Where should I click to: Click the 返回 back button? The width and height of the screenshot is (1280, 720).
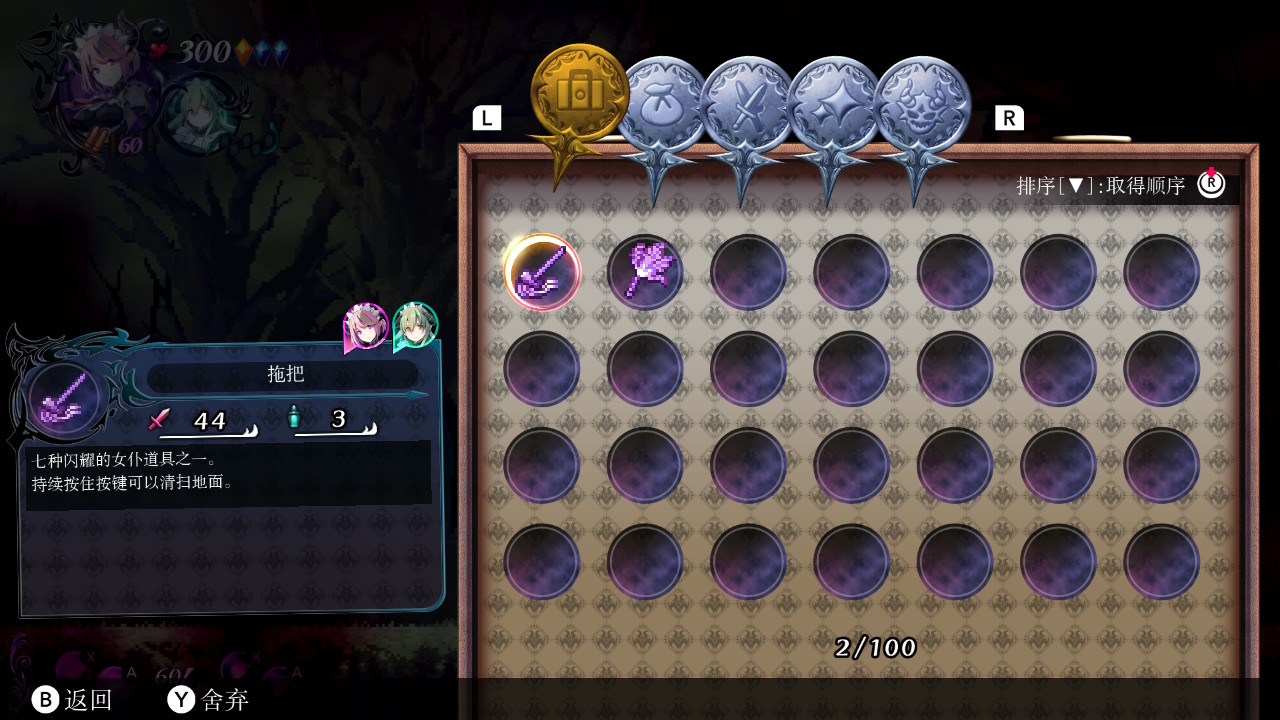[x=72, y=700]
